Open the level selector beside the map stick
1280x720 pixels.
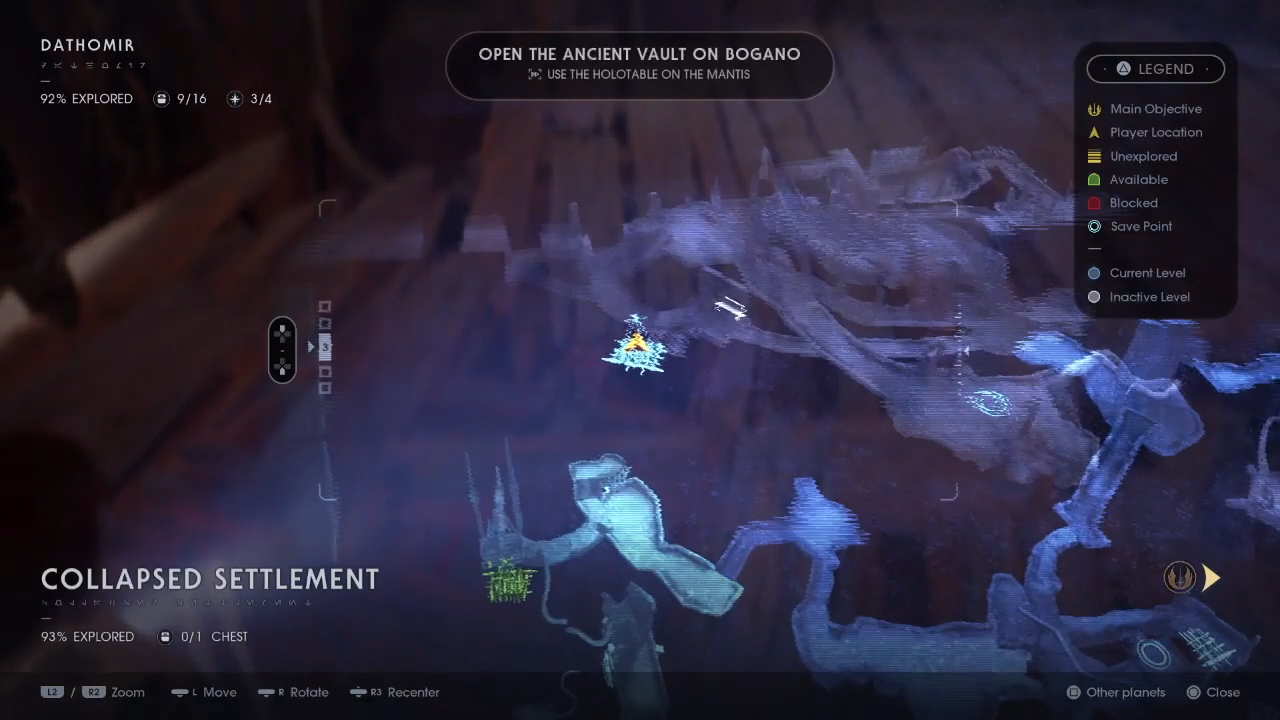point(324,348)
